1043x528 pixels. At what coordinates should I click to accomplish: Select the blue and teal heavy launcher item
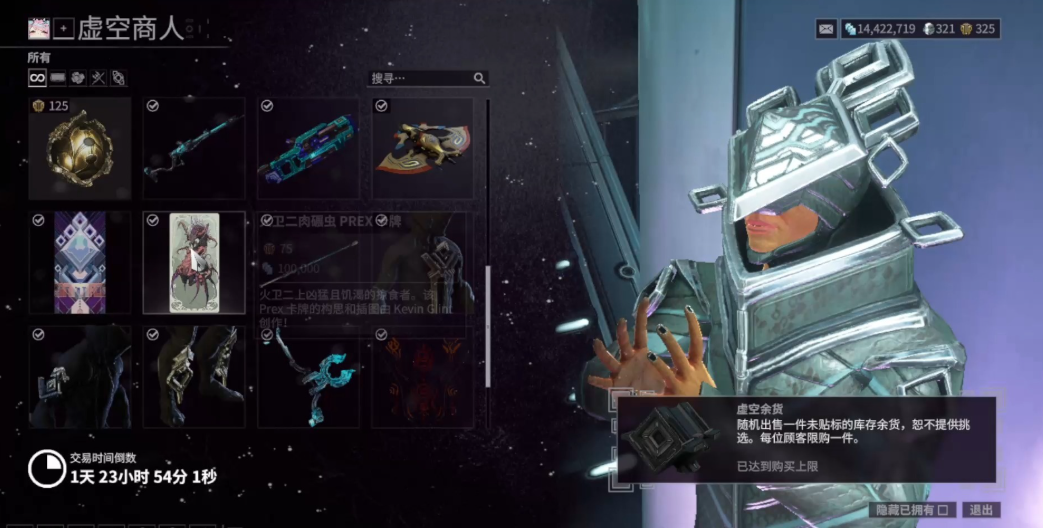tap(308, 148)
